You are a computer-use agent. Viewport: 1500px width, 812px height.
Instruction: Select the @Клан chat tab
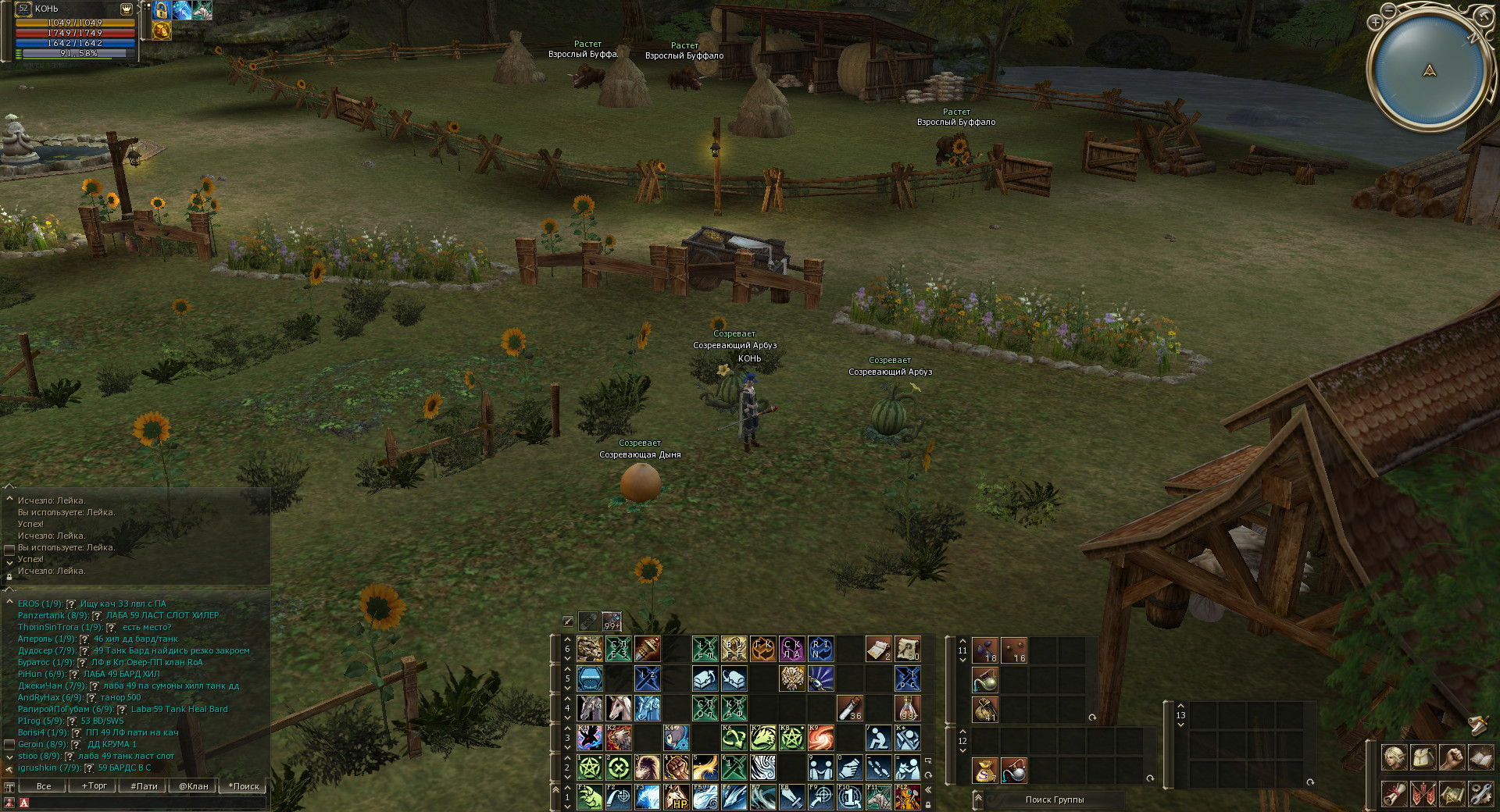[194, 786]
